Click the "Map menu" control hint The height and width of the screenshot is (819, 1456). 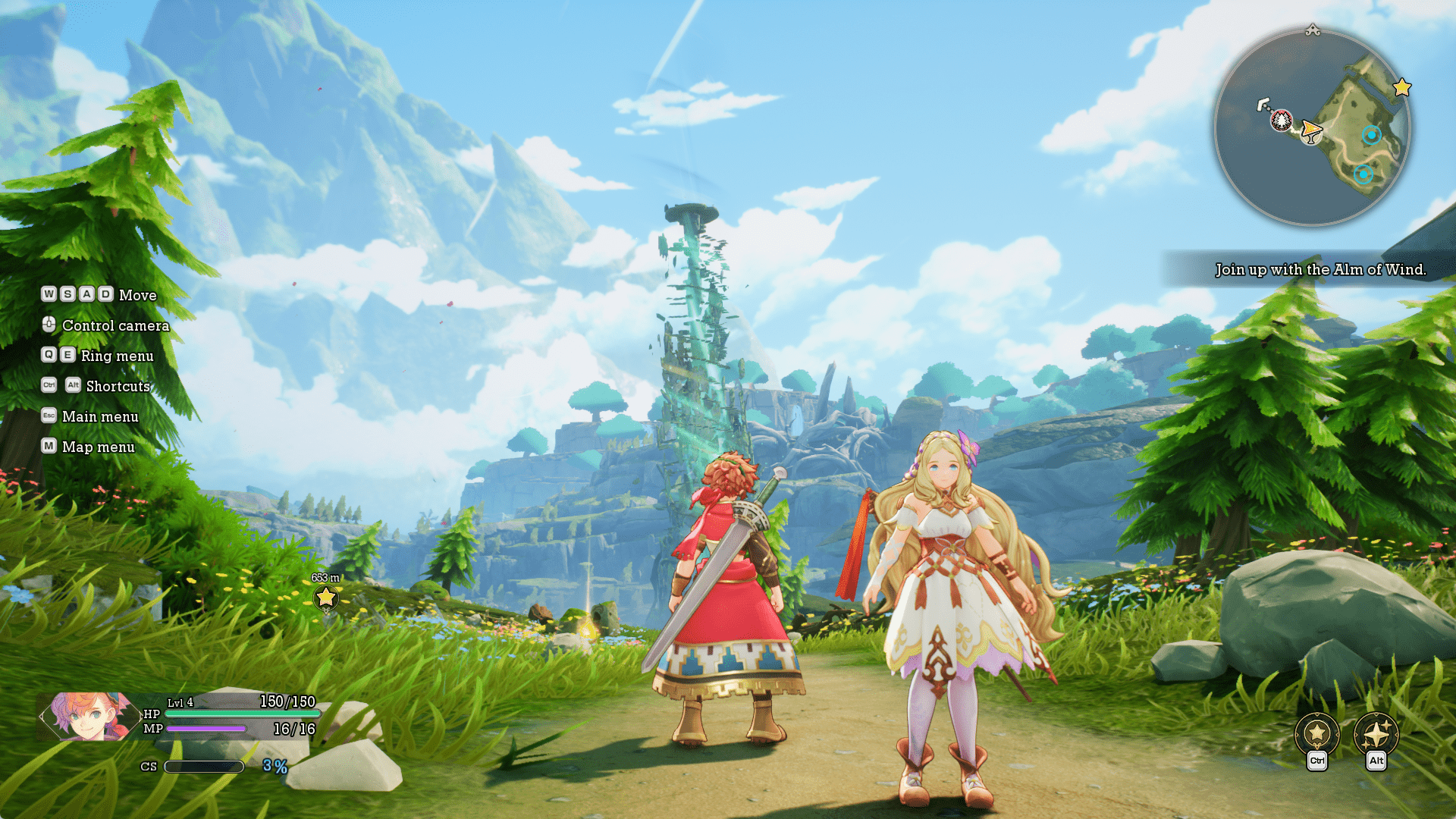[x=98, y=447]
